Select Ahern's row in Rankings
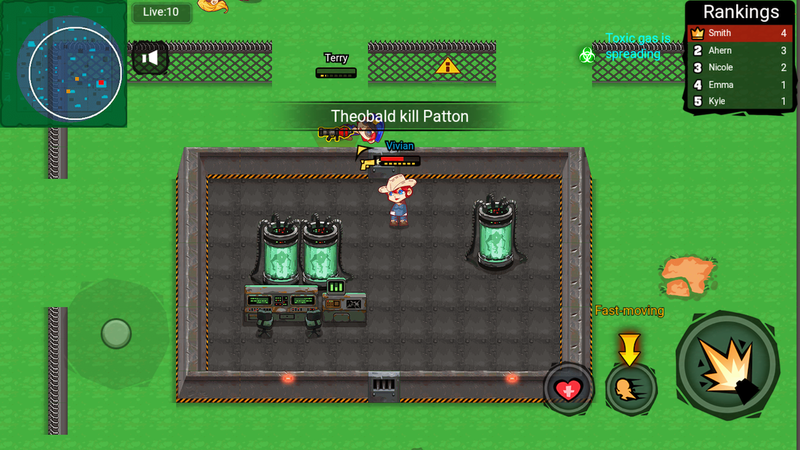Viewport: 800px width, 450px height. point(740,50)
